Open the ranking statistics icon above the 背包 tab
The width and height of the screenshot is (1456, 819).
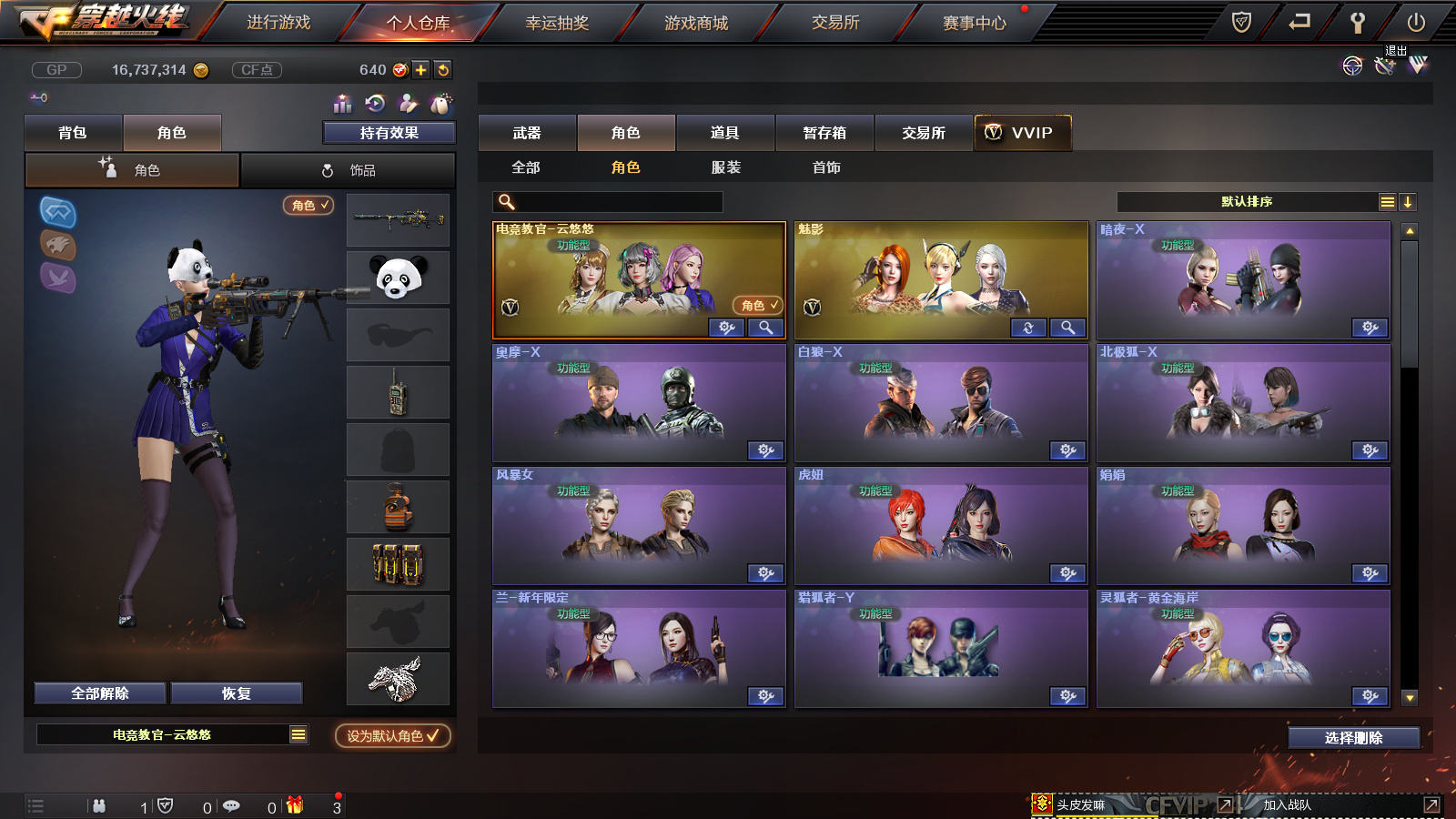[341, 103]
